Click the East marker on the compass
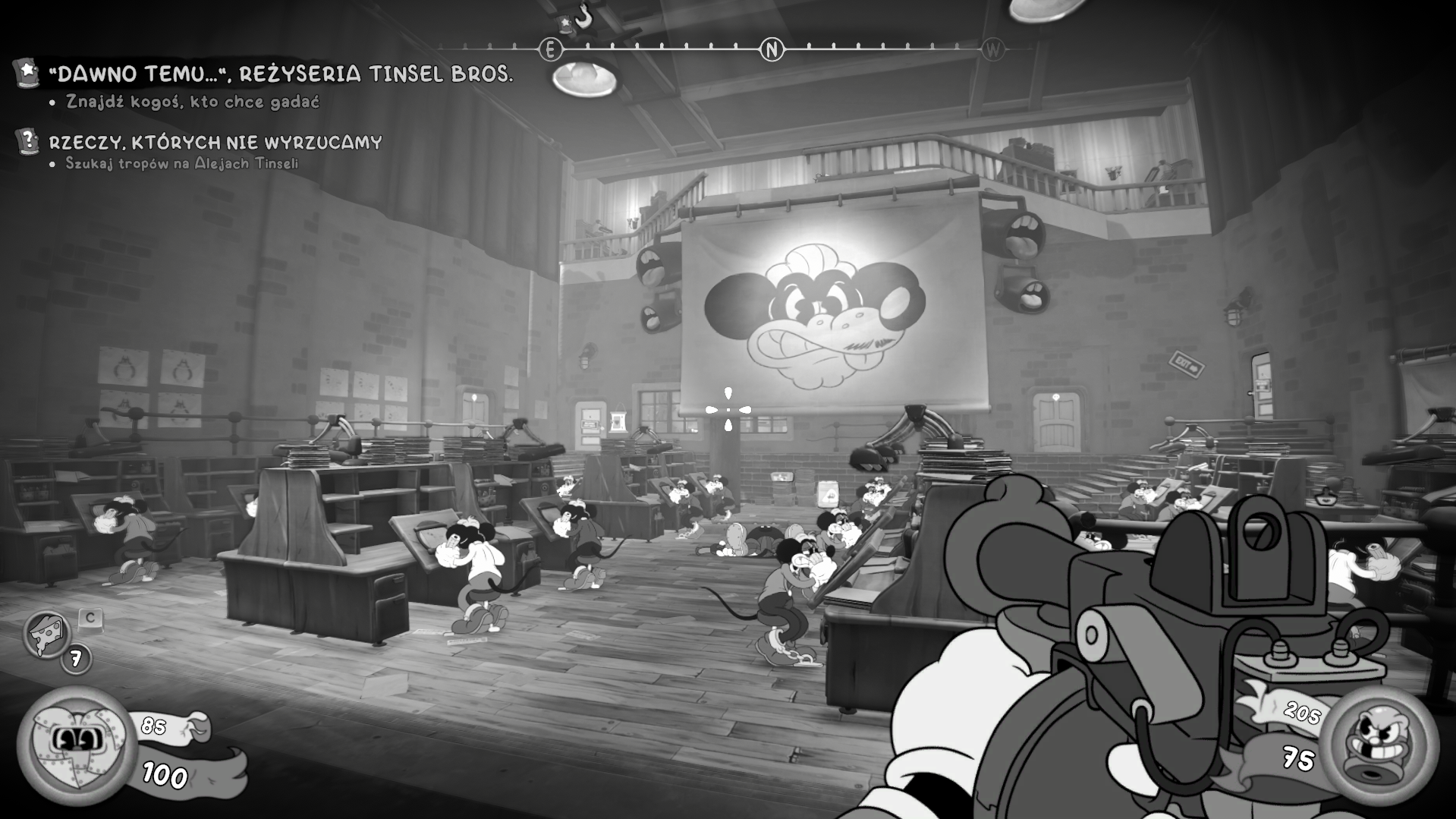The image size is (1456, 819). coord(550,50)
